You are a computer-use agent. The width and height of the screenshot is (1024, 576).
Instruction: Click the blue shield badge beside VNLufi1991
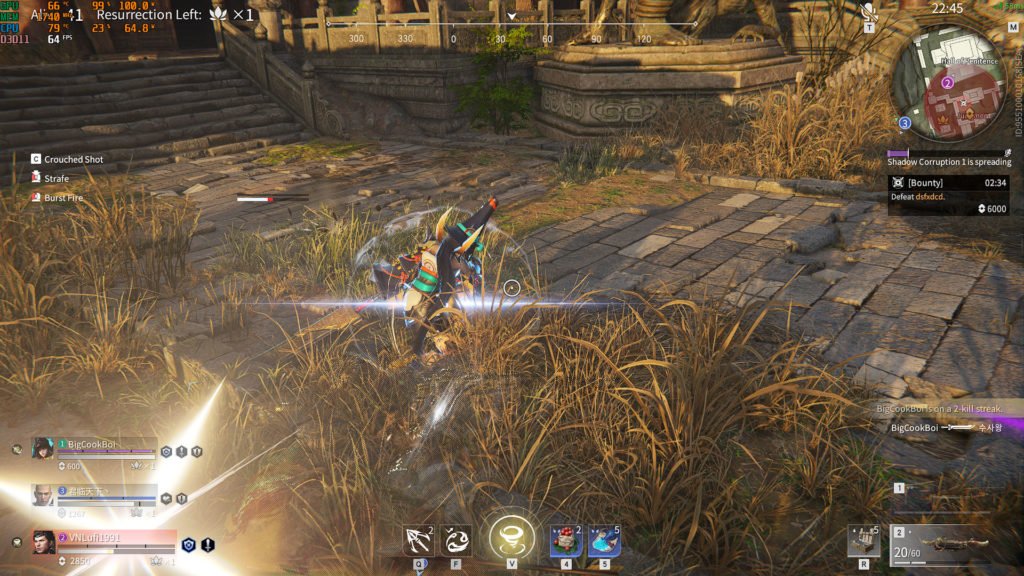188,545
